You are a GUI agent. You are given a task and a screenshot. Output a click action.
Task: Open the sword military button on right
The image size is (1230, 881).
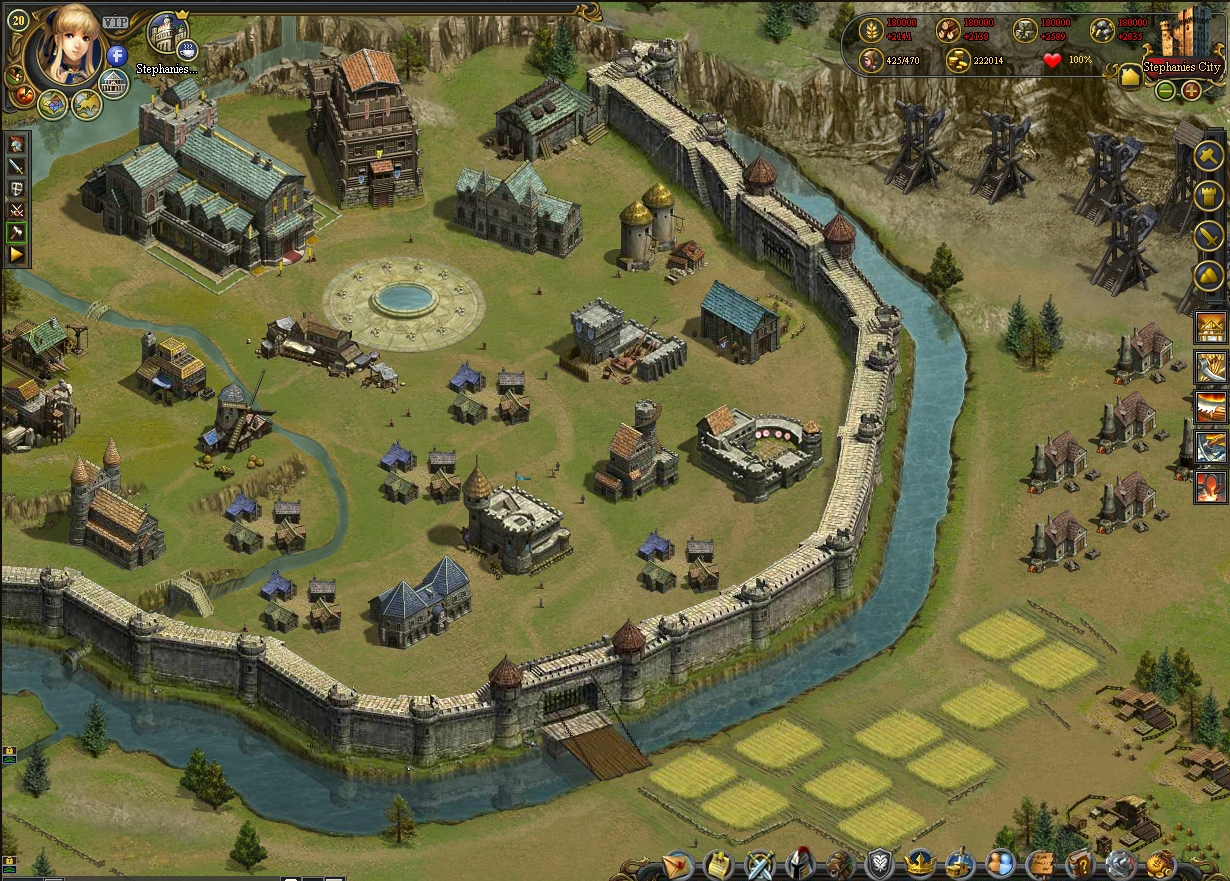click(1209, 236)
